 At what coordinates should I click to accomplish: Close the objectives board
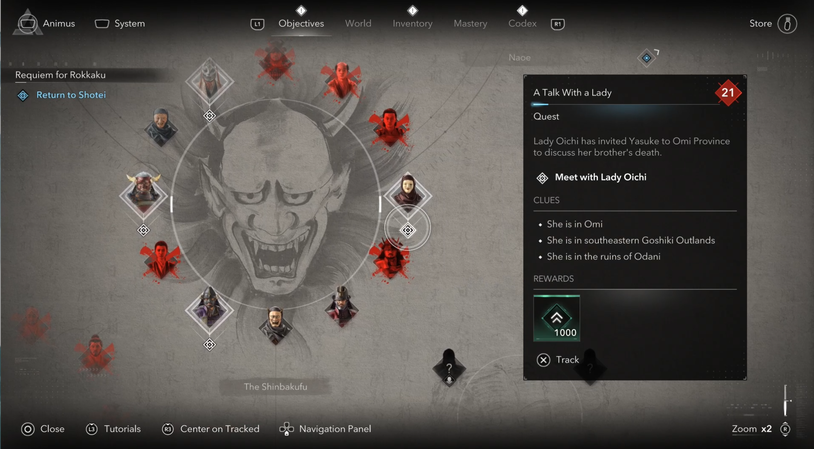43,429
